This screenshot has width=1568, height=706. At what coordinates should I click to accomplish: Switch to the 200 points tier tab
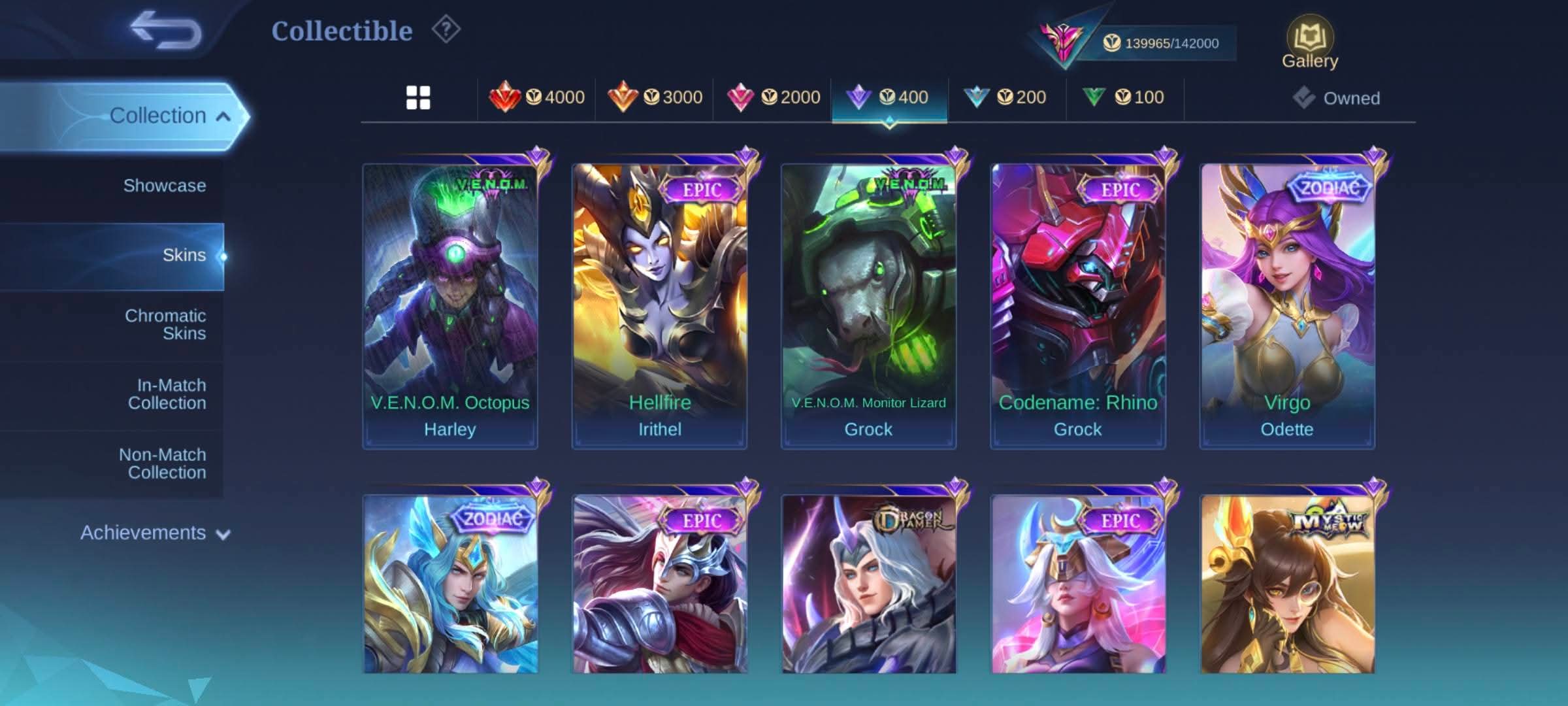click(1005, 97)
